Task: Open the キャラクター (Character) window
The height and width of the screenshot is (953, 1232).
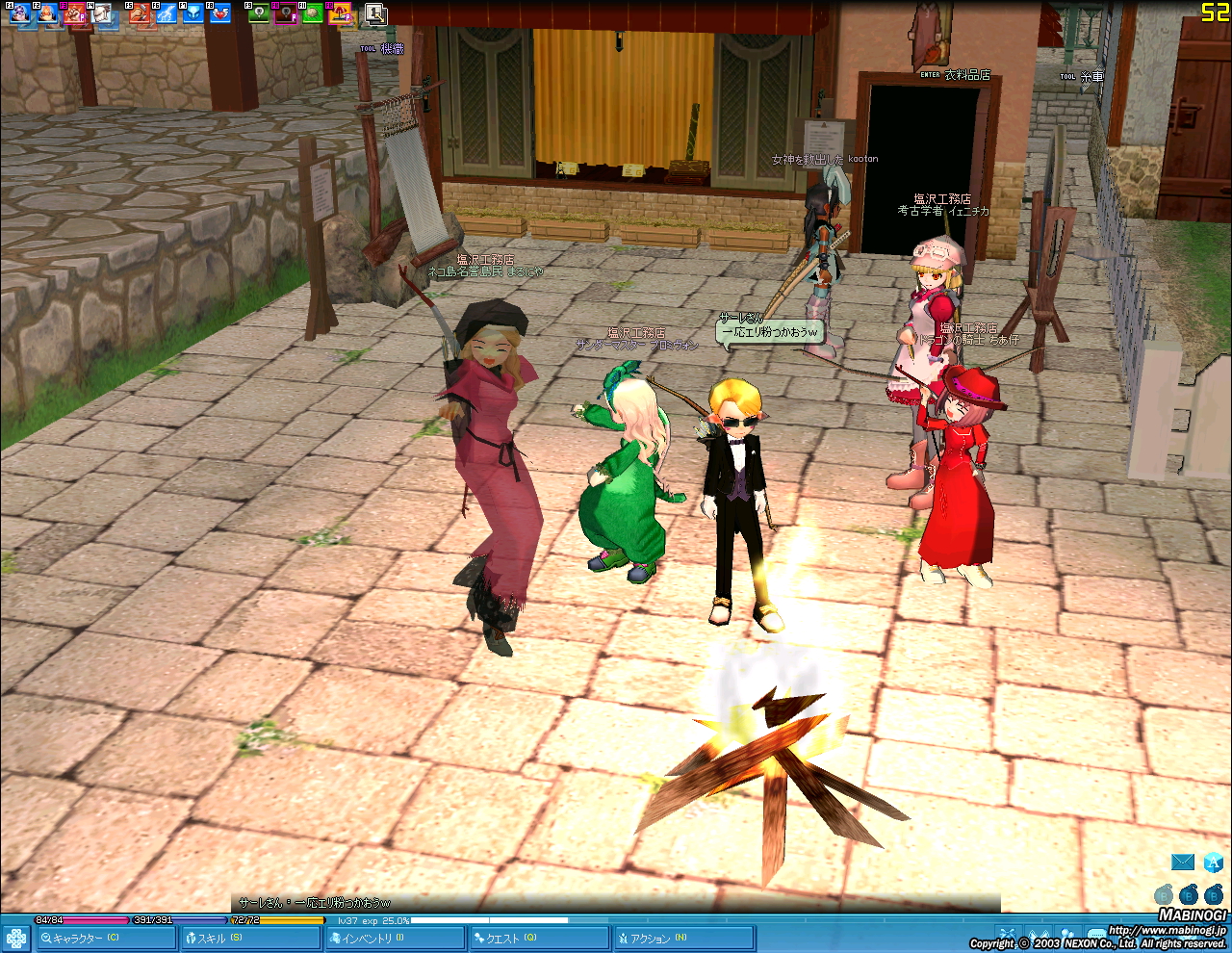Action: coord(106,938)
